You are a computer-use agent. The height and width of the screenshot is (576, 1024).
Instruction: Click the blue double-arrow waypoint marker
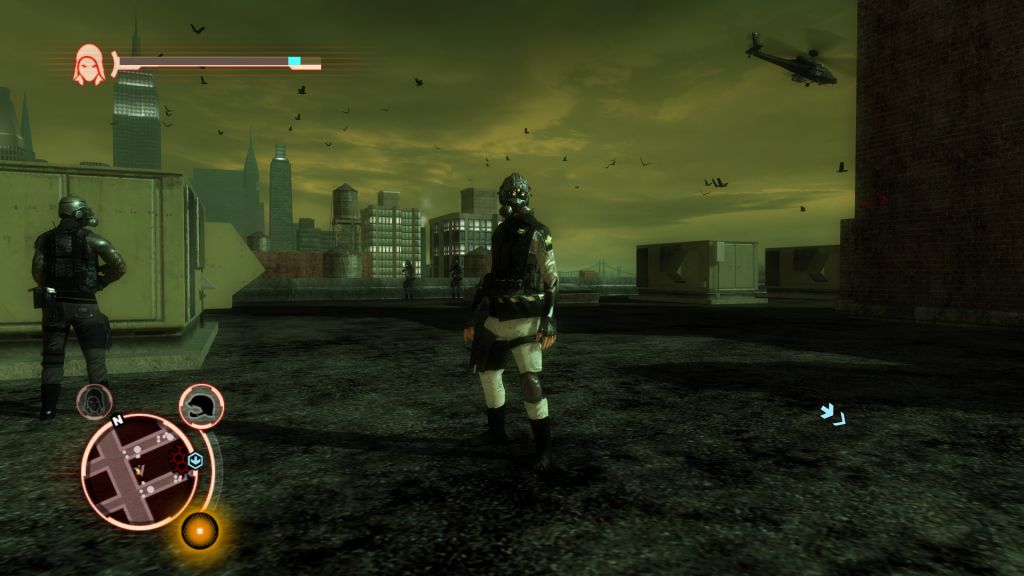click(x=832, y=413)
